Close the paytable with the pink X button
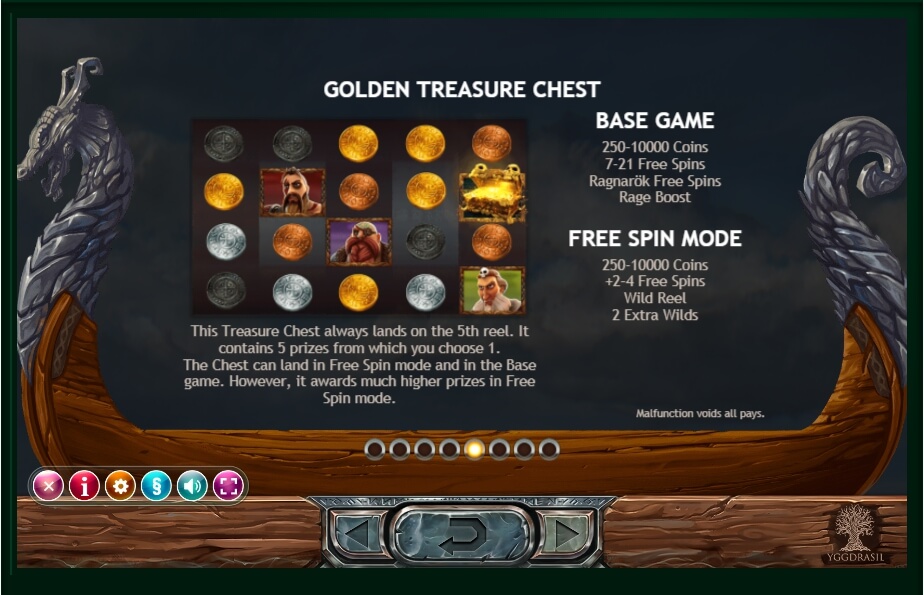This screenshot has width=924, height=595. 48,487
